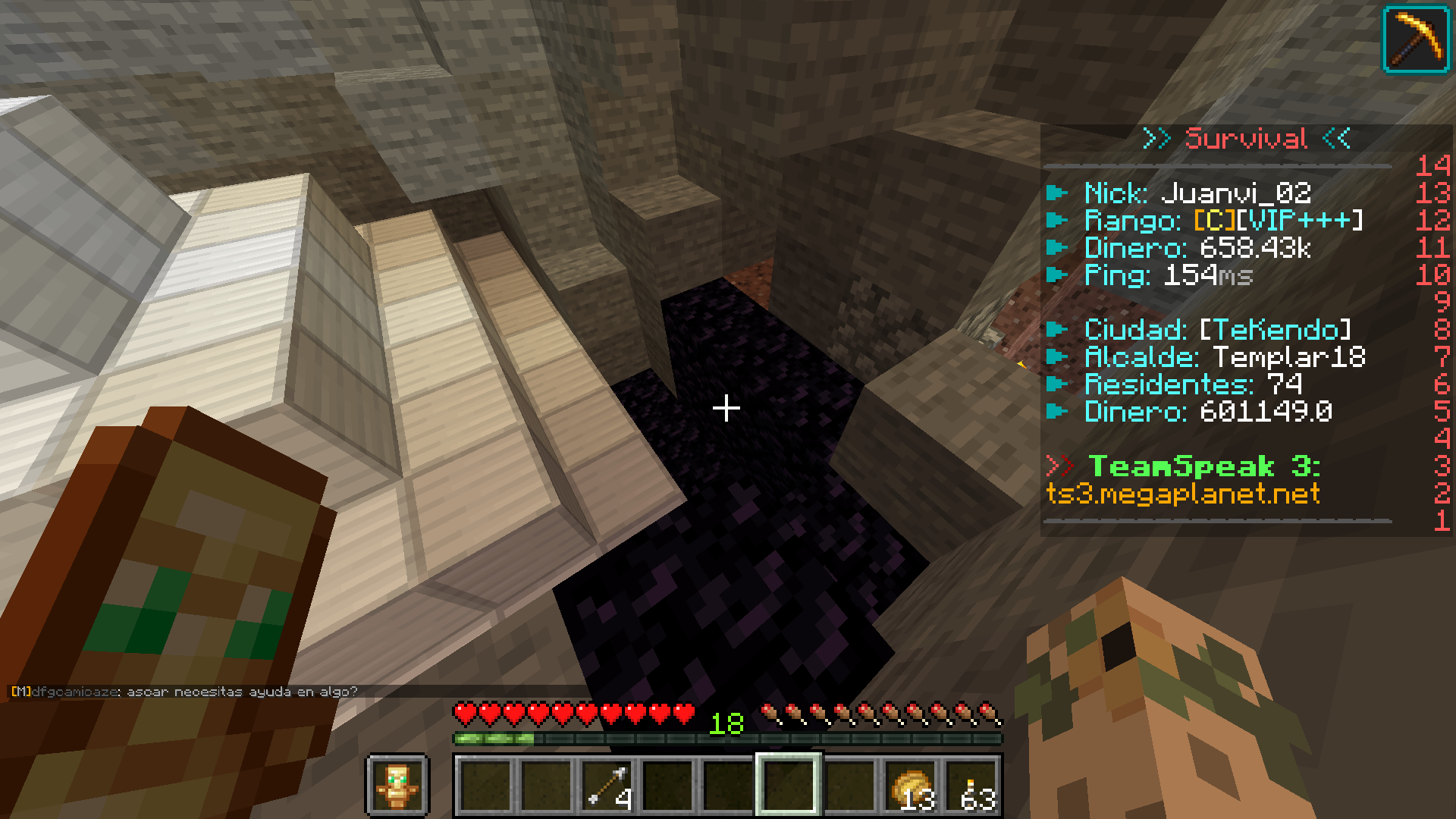Choose the food slot holding 13 items
This screenshot has width=1456, height=819.
(911, 786)
